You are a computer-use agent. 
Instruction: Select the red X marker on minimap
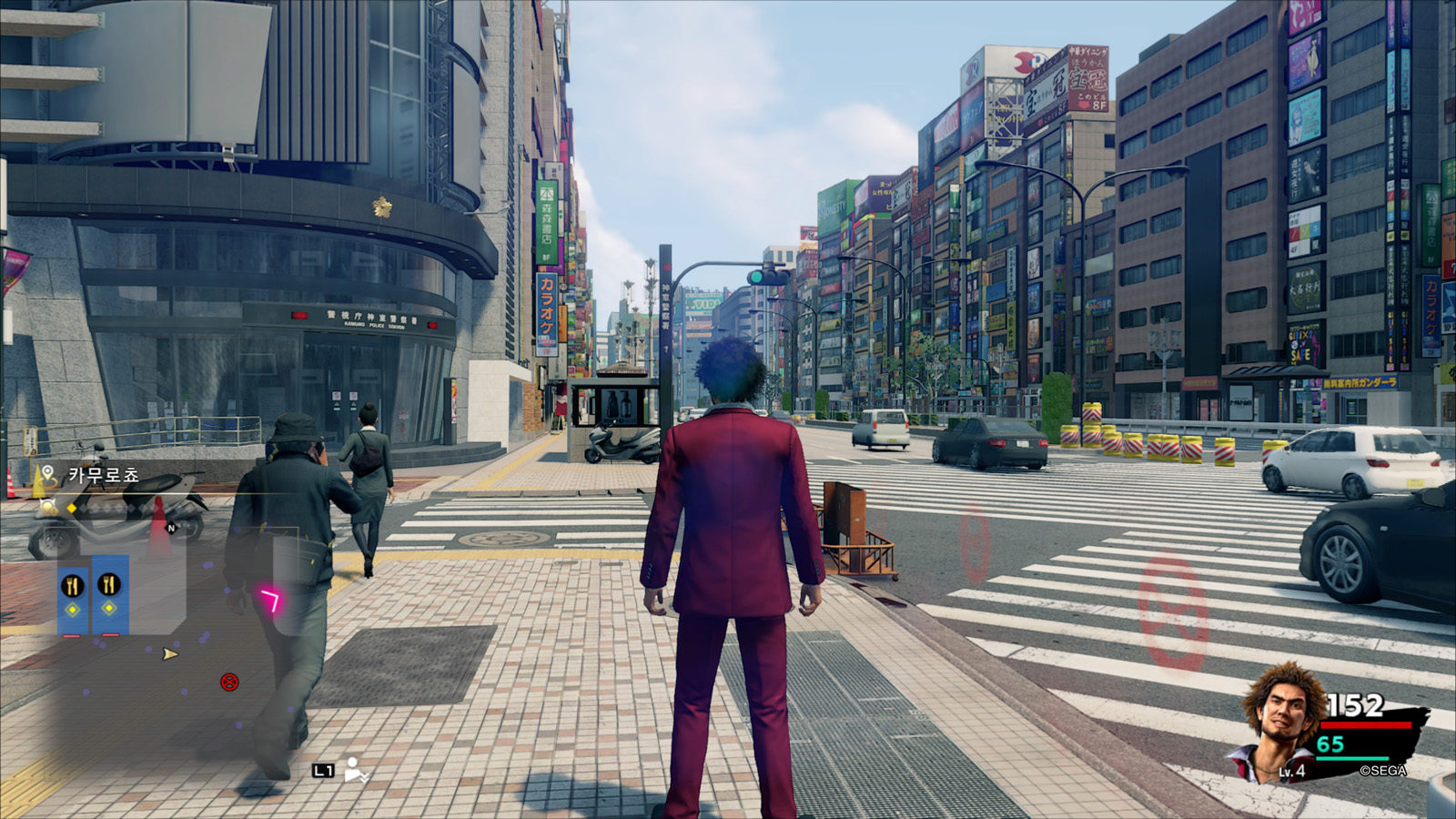point(229,682)
